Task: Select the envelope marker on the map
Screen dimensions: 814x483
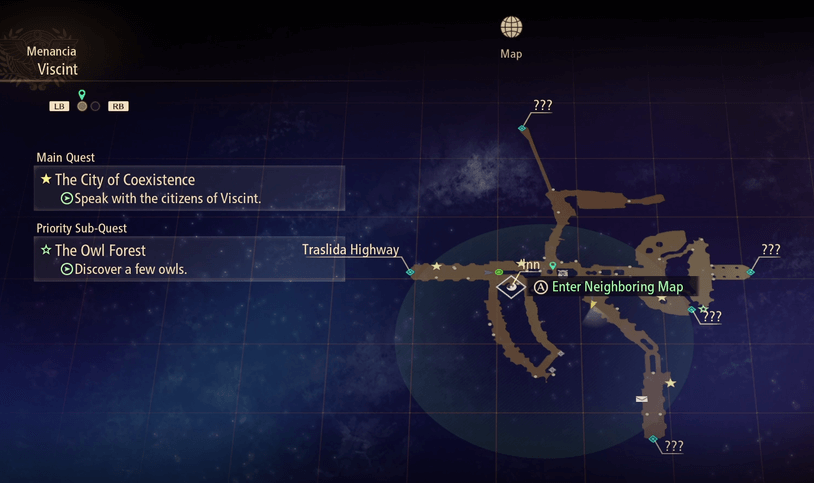Action: (x=642, y=399)
